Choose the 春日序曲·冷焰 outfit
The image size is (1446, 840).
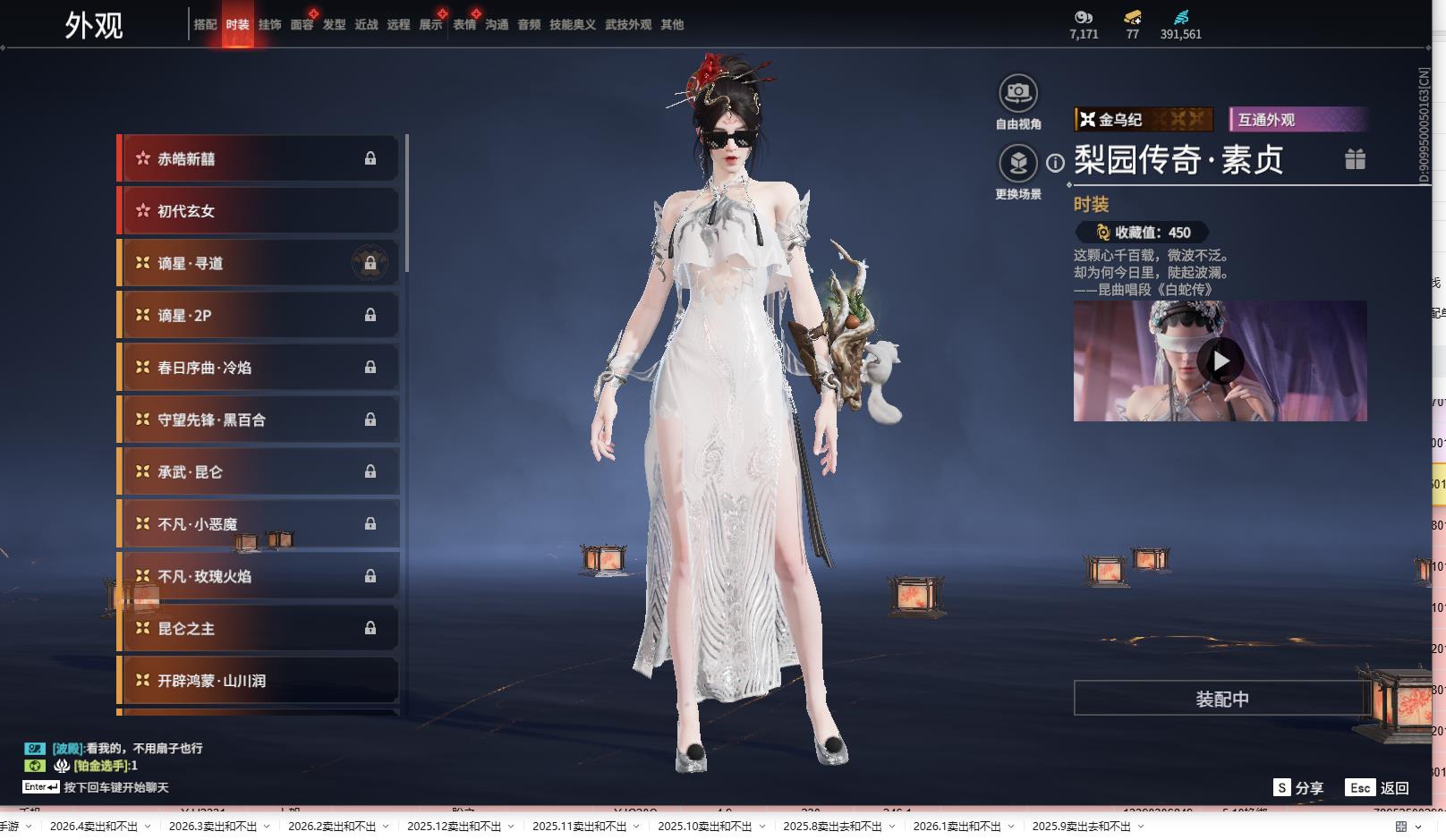click(259, 368)
